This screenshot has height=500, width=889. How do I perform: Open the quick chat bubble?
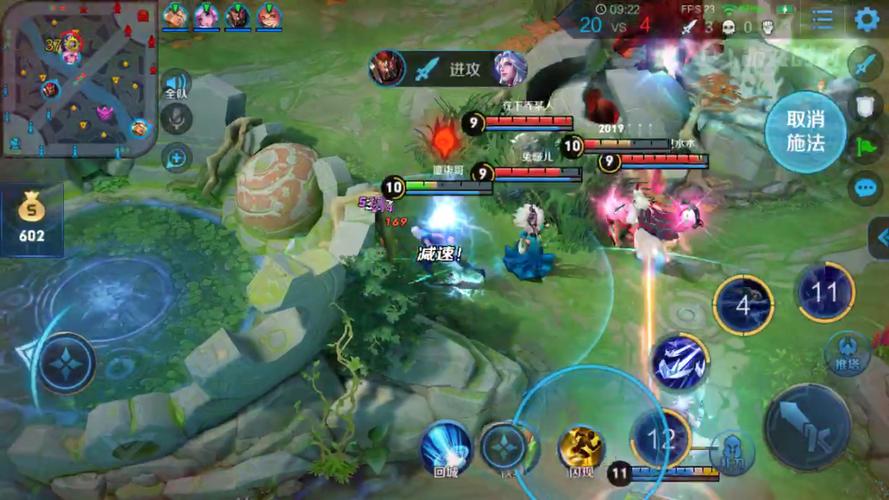pyautogui.click(x=864, y=187)
